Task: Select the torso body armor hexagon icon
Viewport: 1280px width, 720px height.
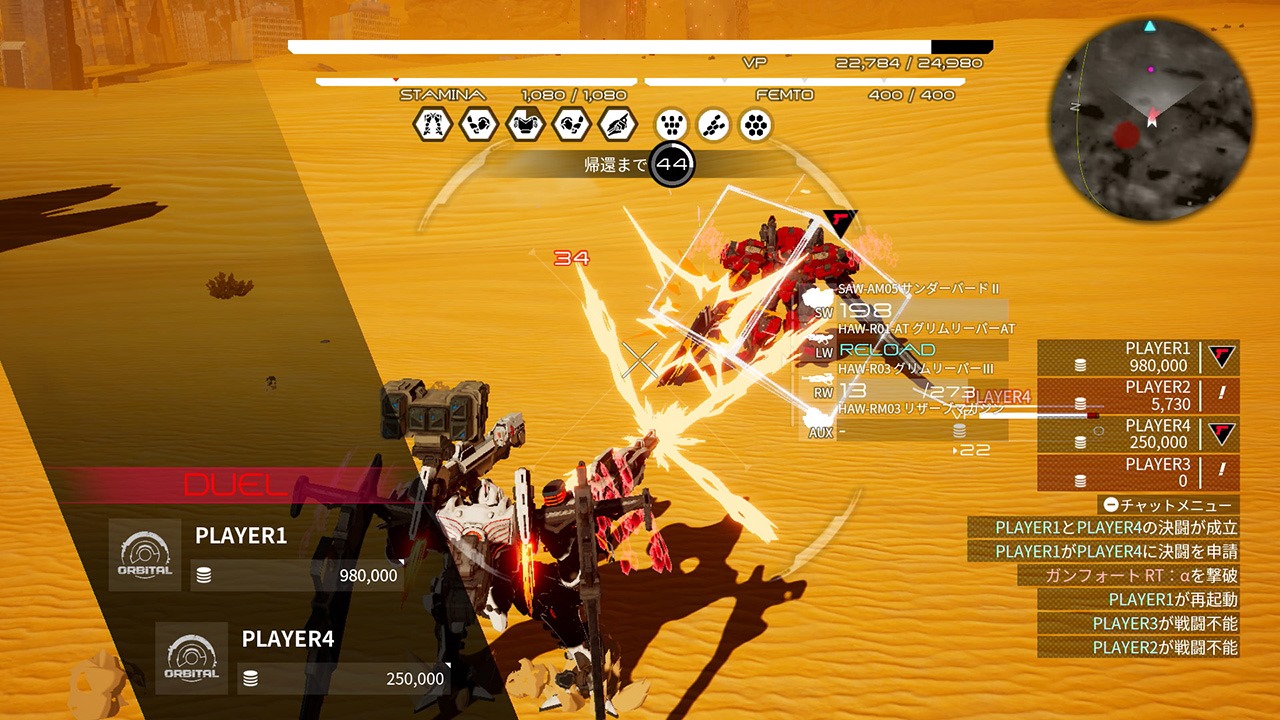Action: click(x=524, y=125)
